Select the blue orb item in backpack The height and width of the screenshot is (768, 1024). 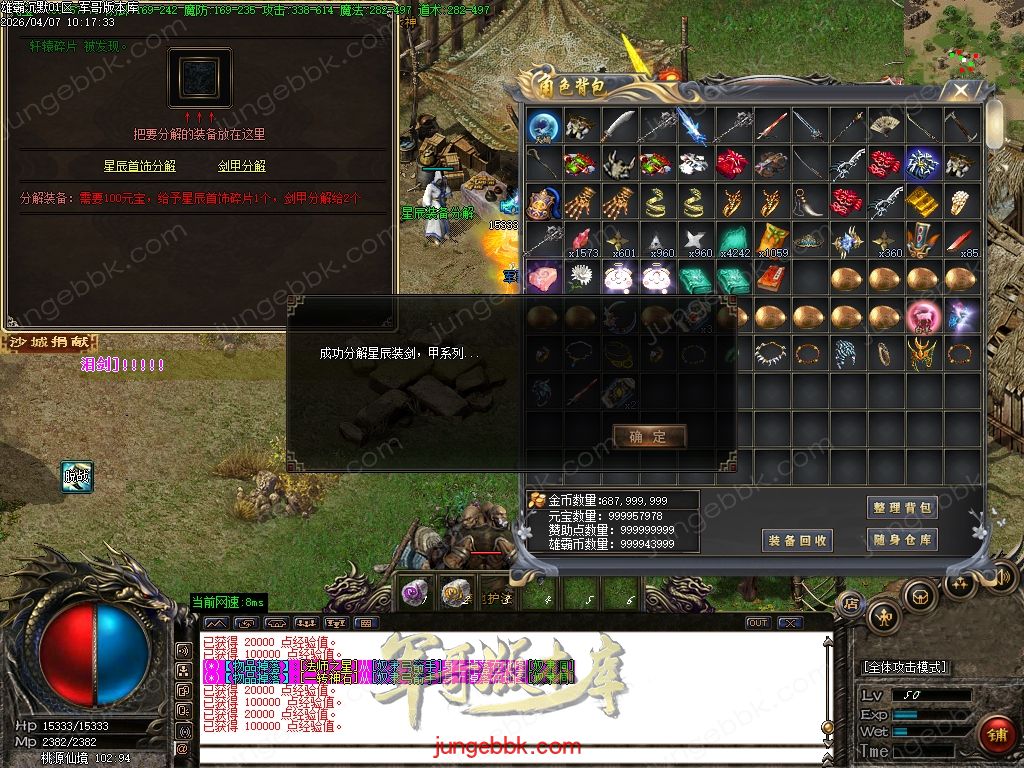[545, 125]
